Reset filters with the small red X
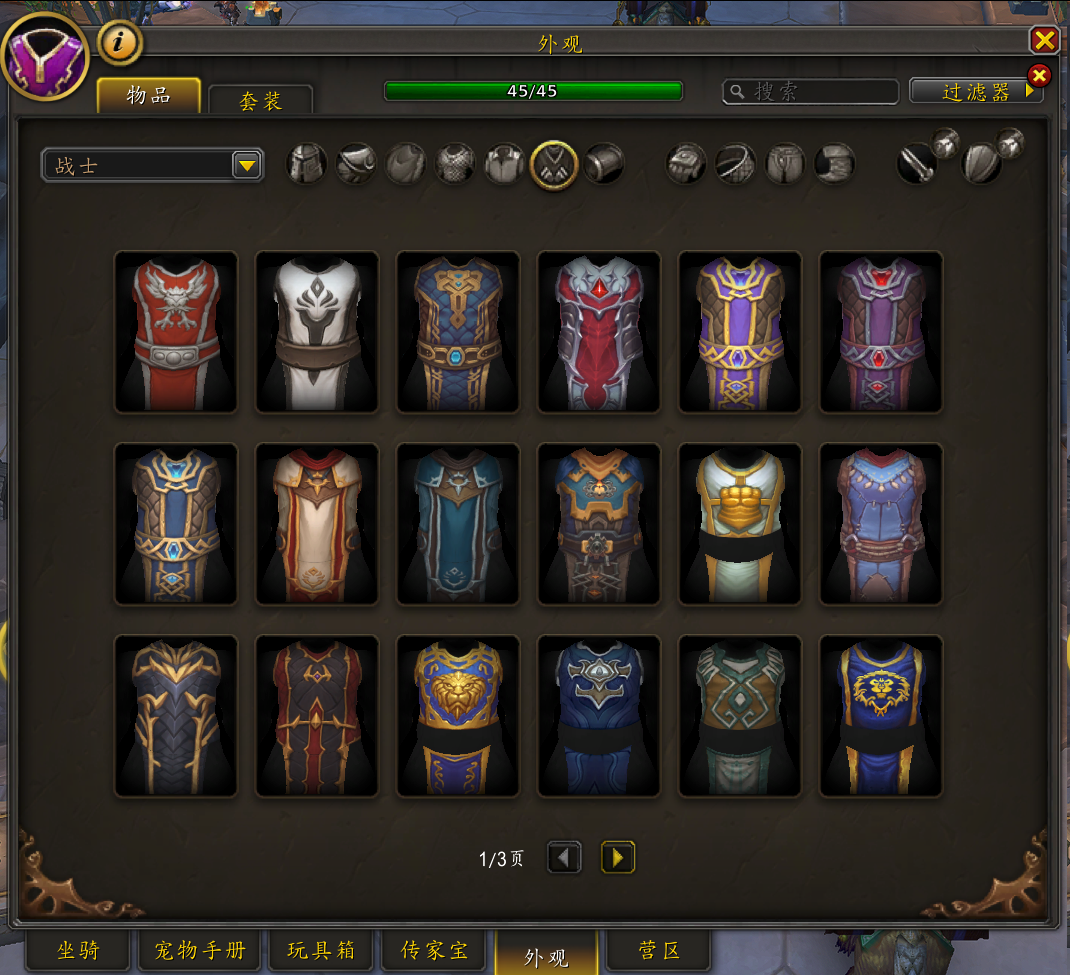Screen dimensions: 1070x975 click(x=1039, y=75)
